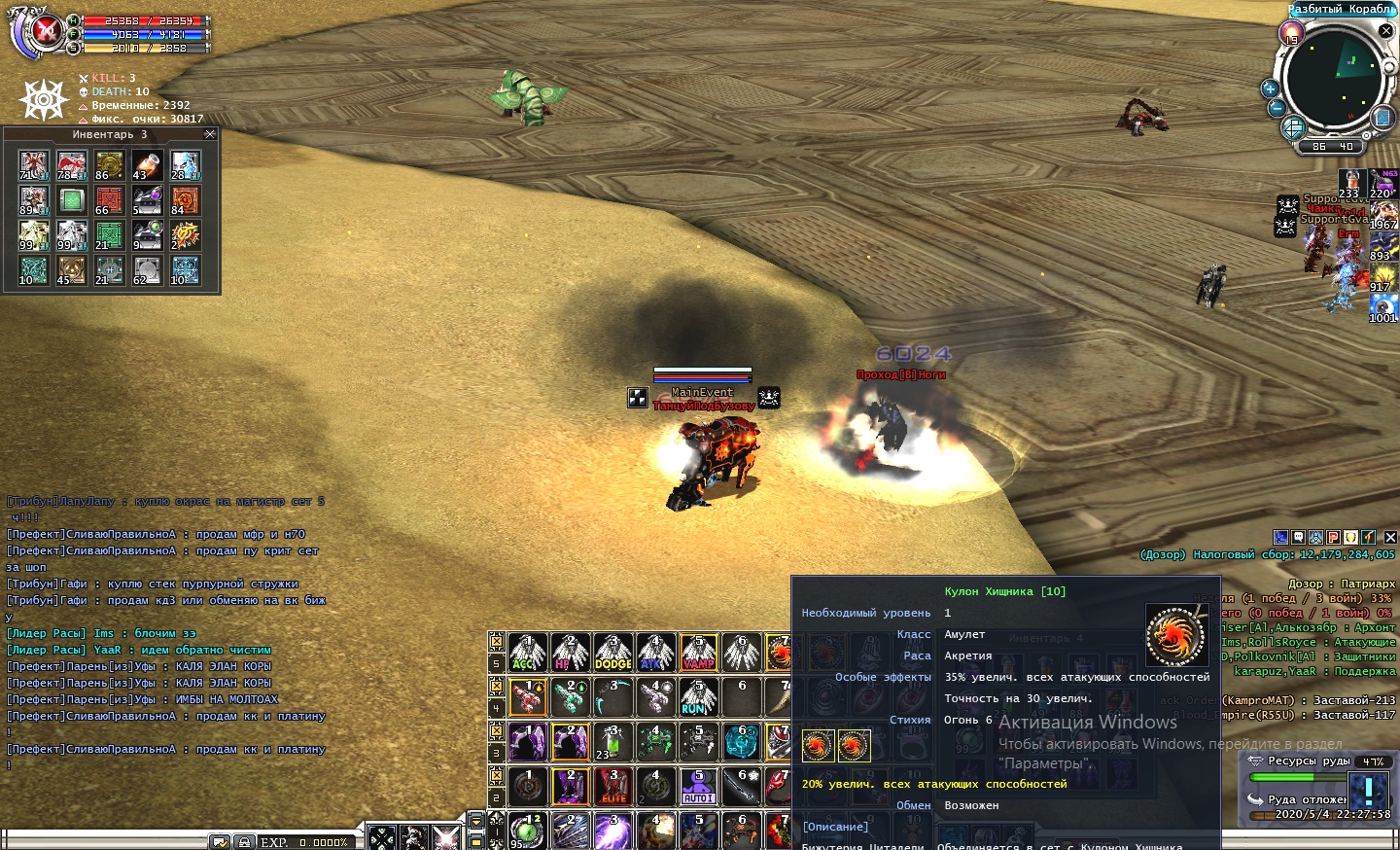
Task: Trigger the ELITE hotbar skill
Action: pyautogui.click(x=612, y=786)
